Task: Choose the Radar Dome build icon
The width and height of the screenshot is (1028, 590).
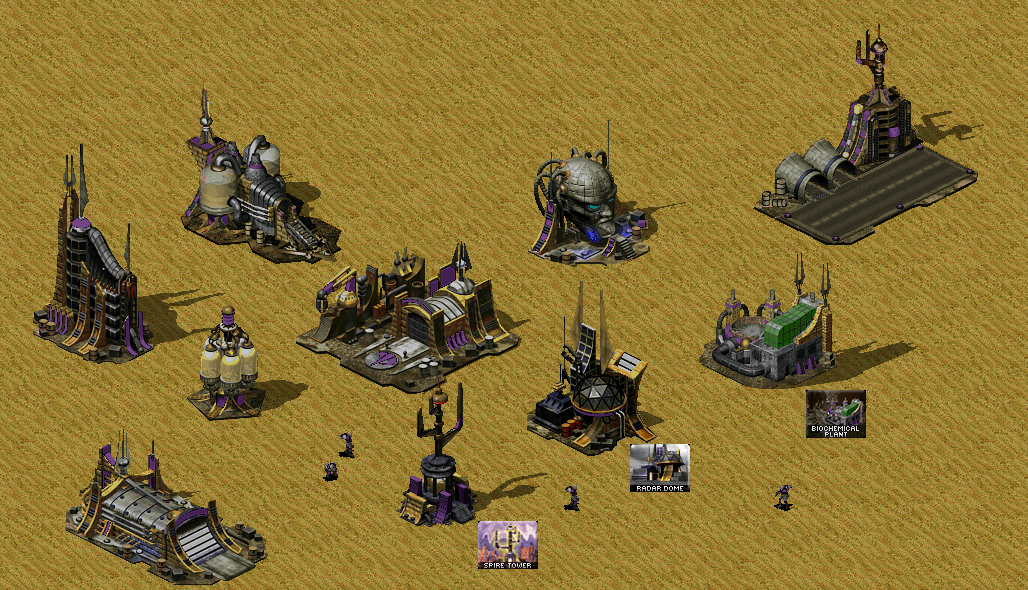Action: point(659,468)
